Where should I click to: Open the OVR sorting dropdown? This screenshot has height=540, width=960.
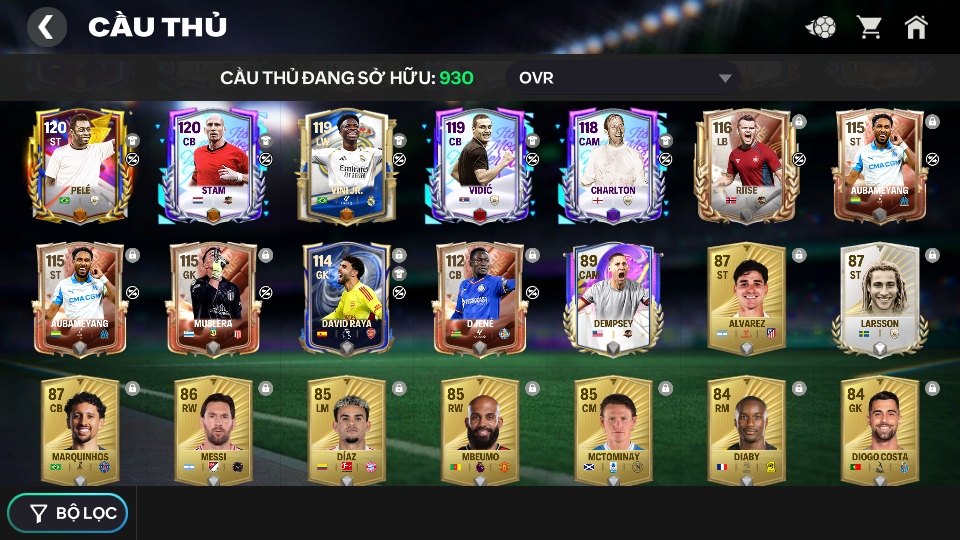tap(622, 78)
